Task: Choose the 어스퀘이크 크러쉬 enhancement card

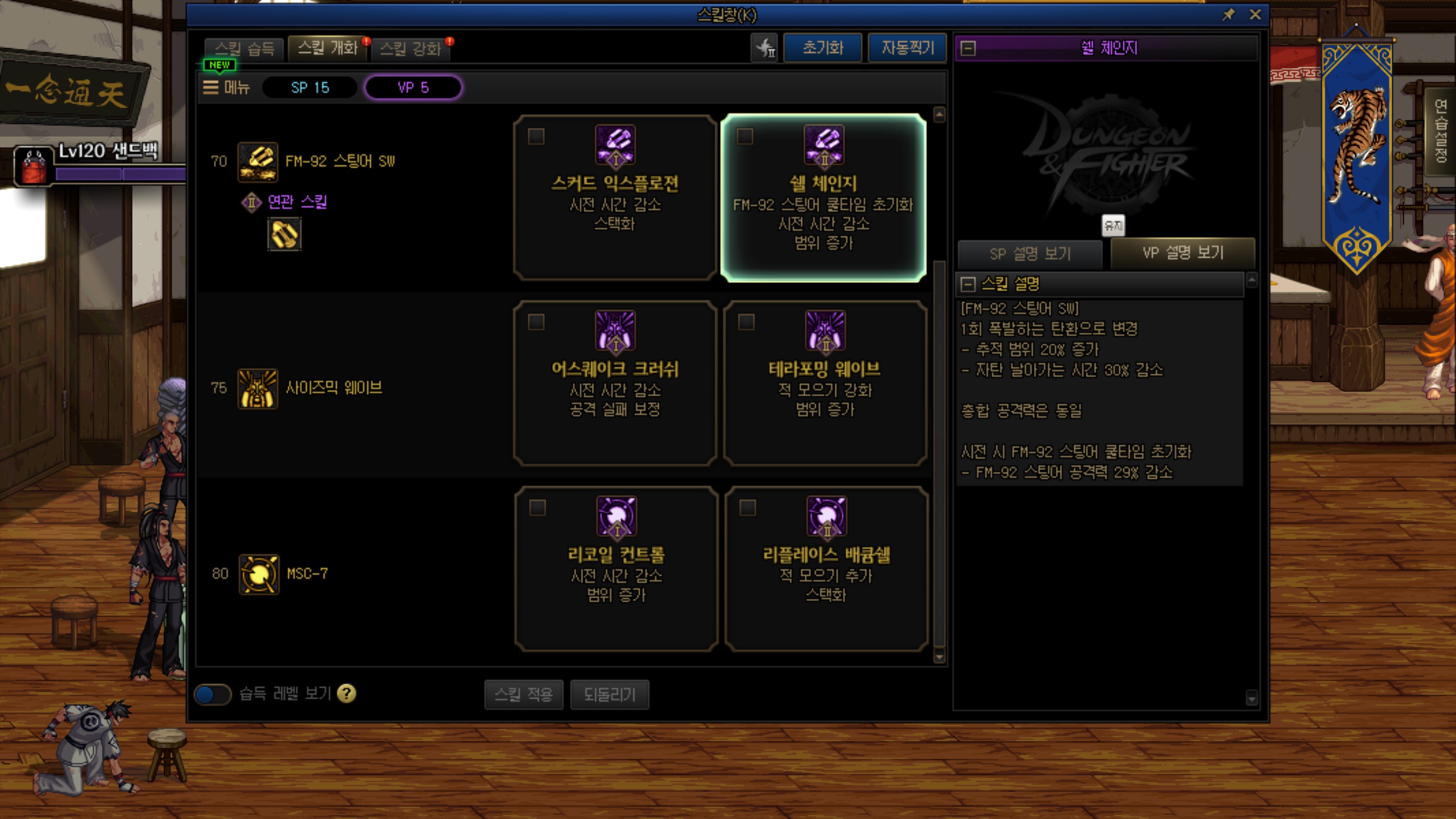Action: click(615, 383)
